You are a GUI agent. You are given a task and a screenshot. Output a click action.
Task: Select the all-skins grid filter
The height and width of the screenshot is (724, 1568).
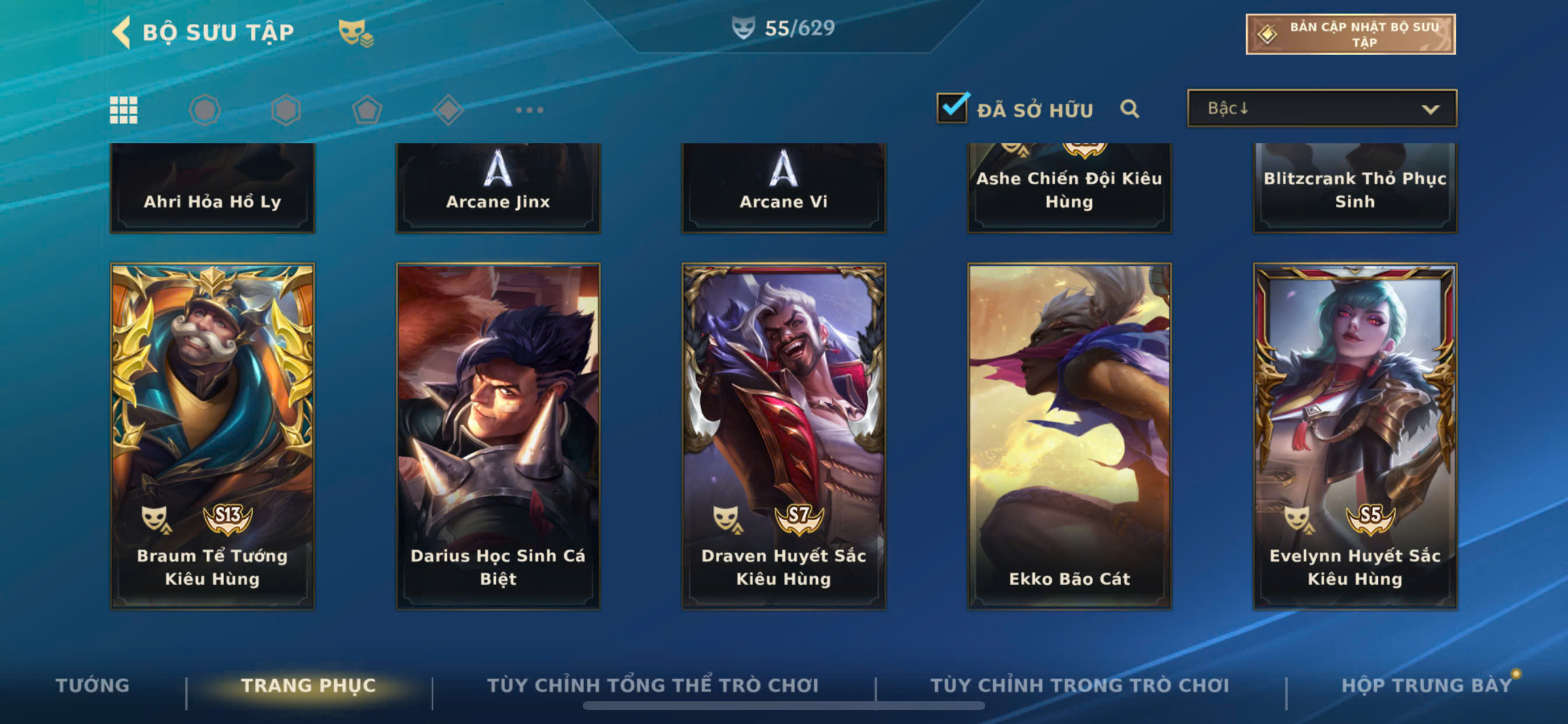tap(124, 110)
